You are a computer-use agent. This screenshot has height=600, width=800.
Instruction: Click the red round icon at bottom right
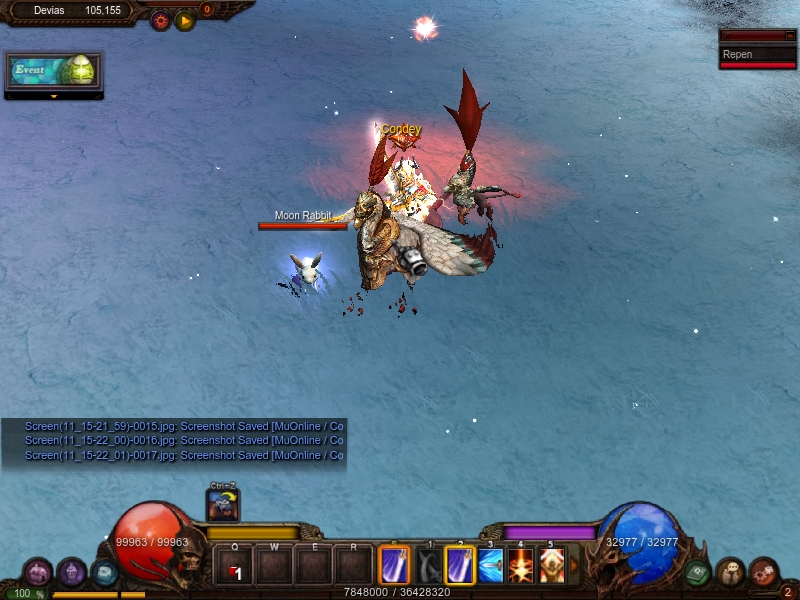764,572
